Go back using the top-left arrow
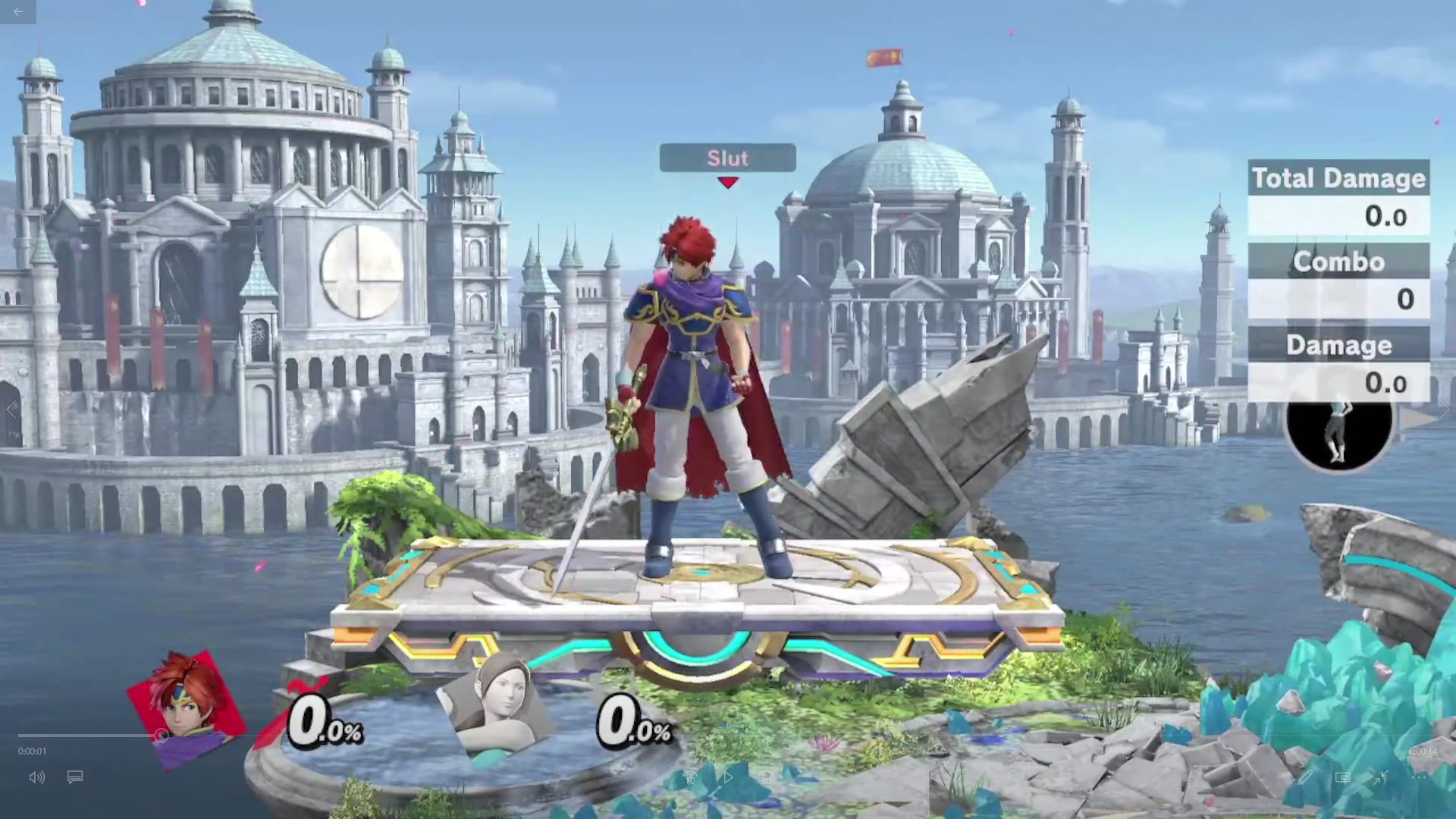Screen dimensions: 1456x819 point(17,12)
